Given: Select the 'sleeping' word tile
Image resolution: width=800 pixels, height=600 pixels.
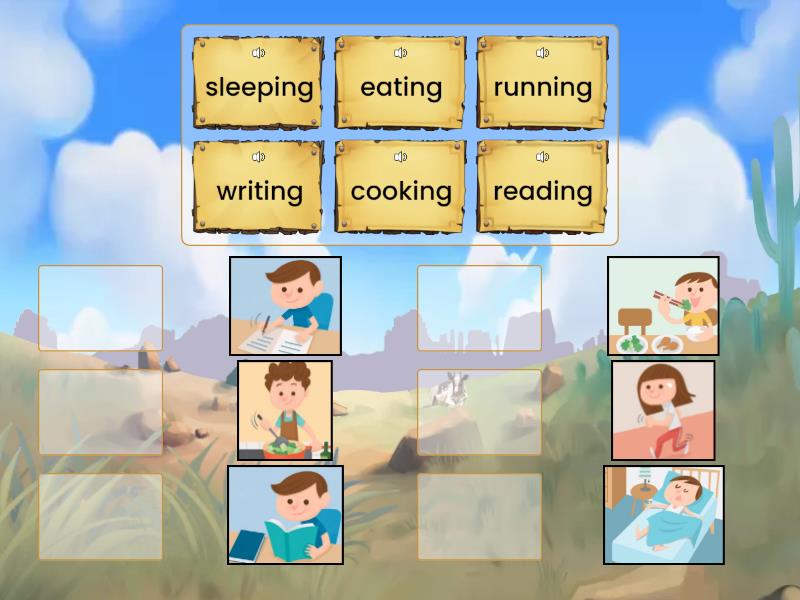Looking at the screenshot, I should [x=258, y=88].
